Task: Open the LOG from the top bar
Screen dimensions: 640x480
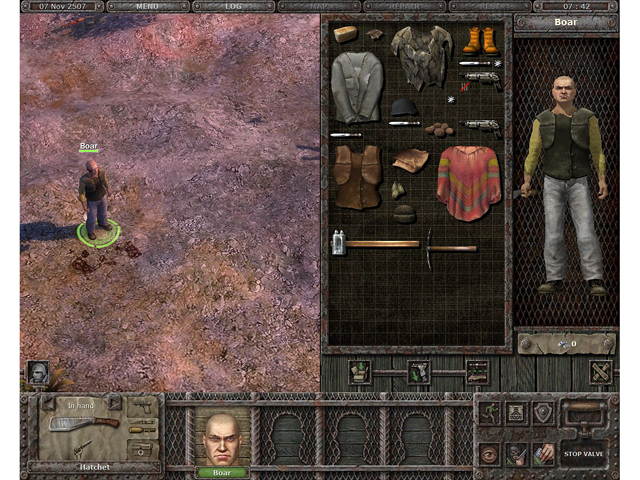Action: pos(233,6)
